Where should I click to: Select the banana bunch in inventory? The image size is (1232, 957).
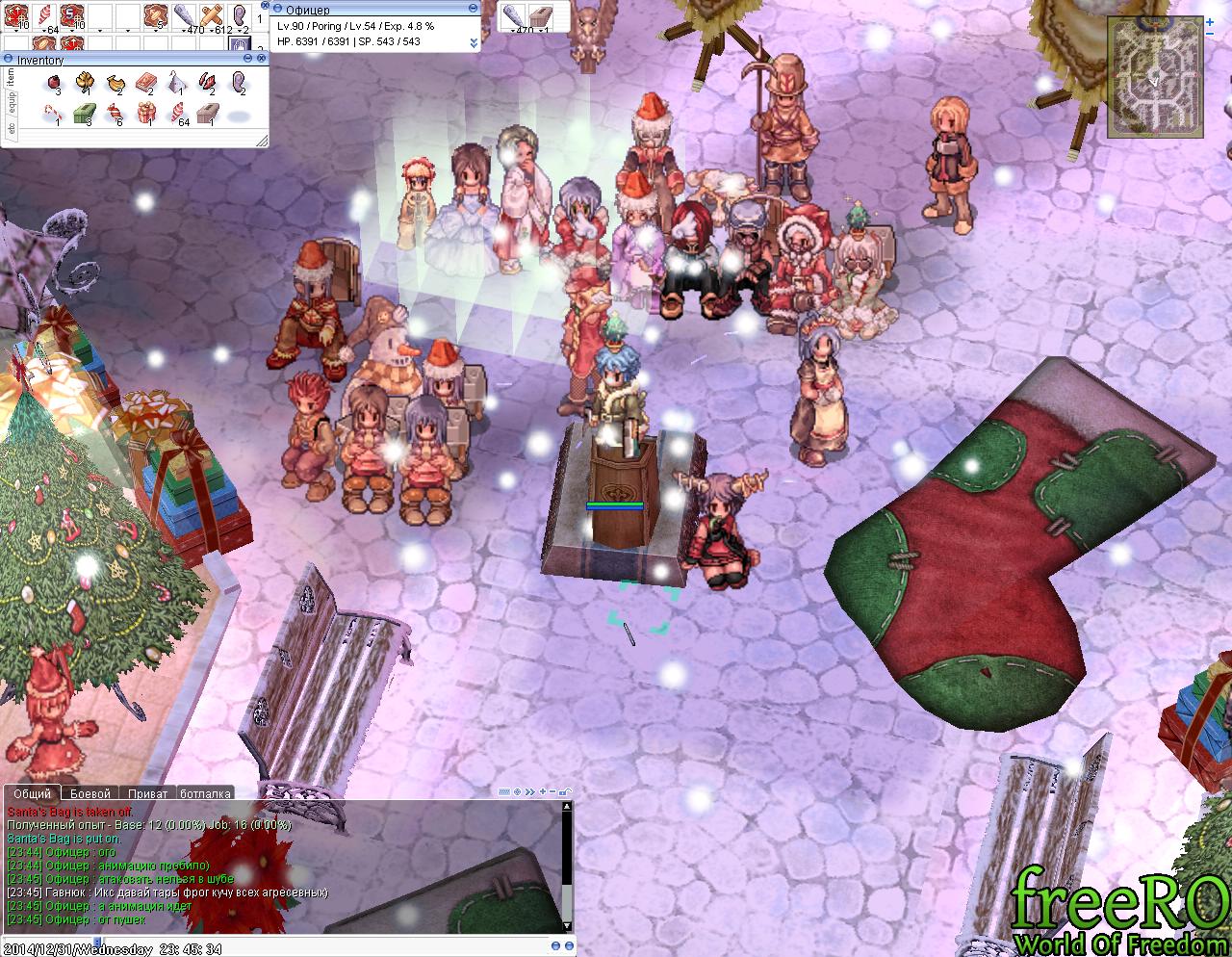(115, 83)
